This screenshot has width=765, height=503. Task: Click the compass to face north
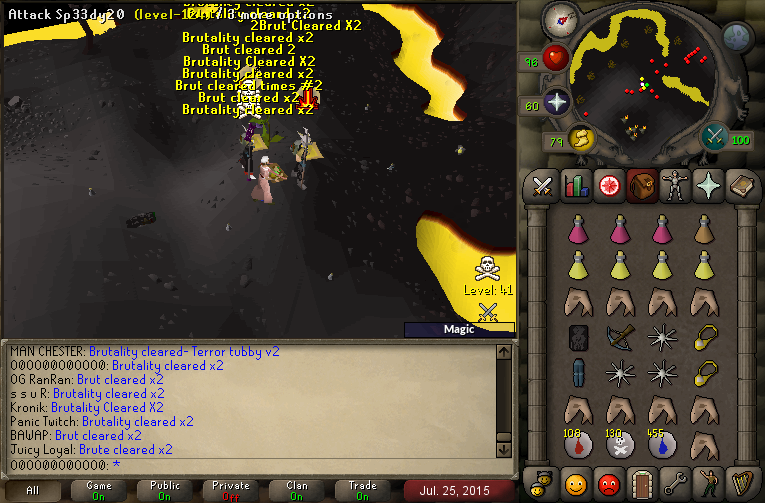pyautogui.click(x=561, y=18)
